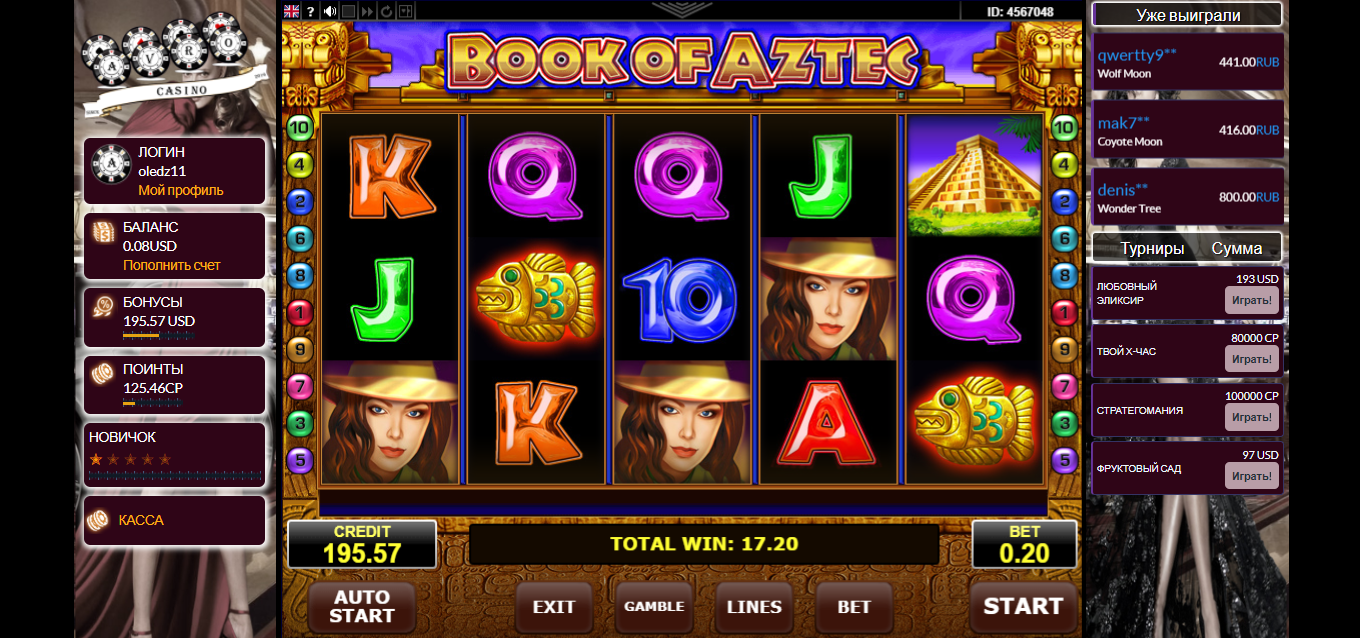1360x638 pixels.
Task: Join the Твой Х-час tournament
Action: 1251,359
